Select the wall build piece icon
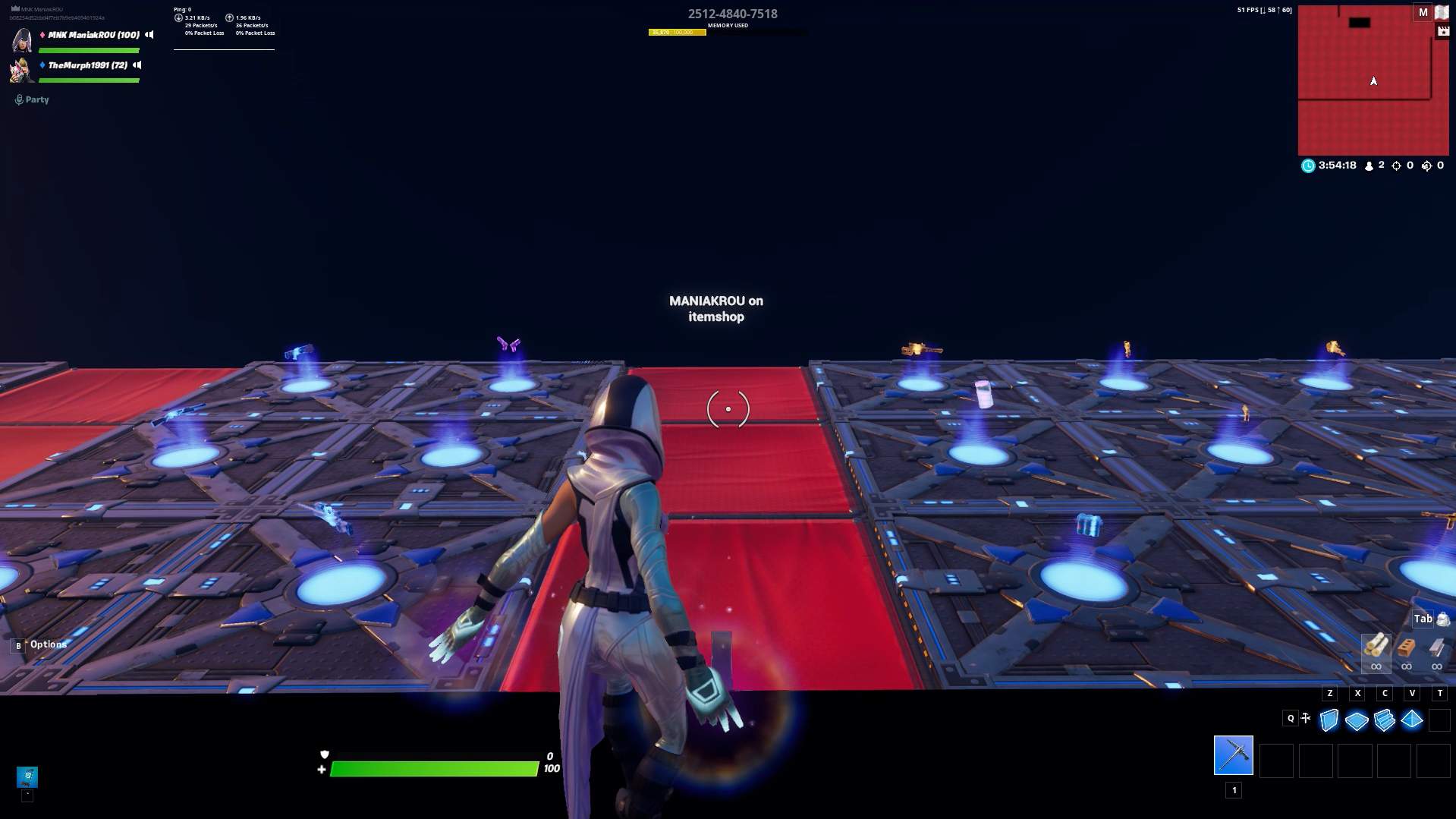 1329,721
